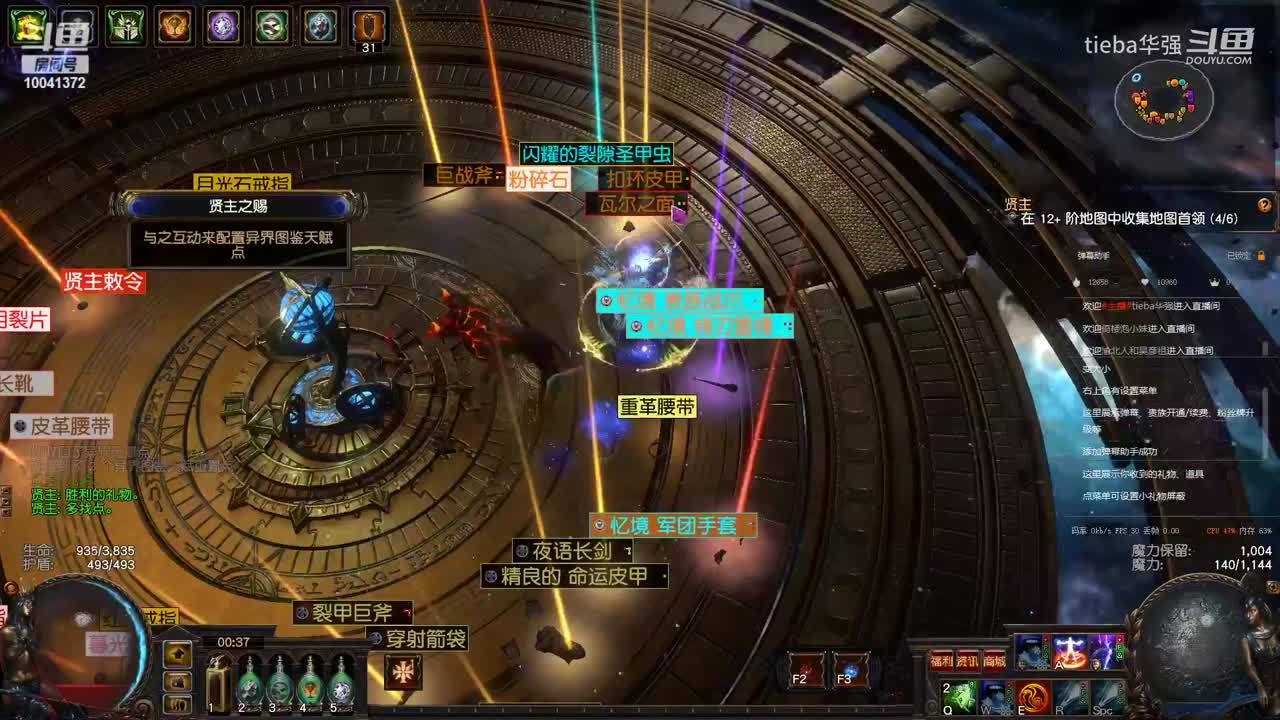Use the glowing figure A skill
The width and height of the screenshot is (1280, 720).
click(x=1069, y=652)
